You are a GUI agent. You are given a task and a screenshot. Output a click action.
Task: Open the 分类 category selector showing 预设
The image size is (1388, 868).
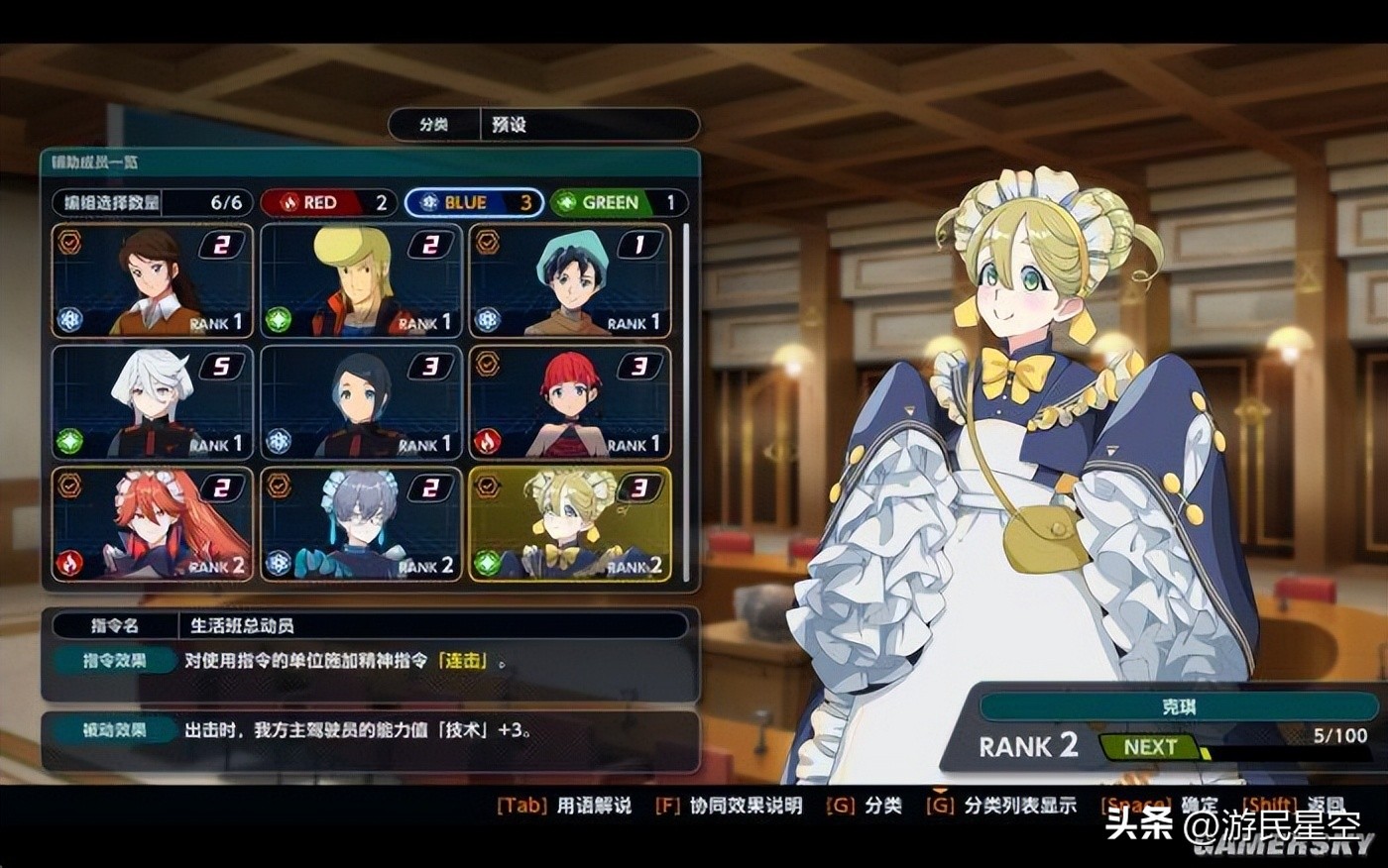(543, 125)
